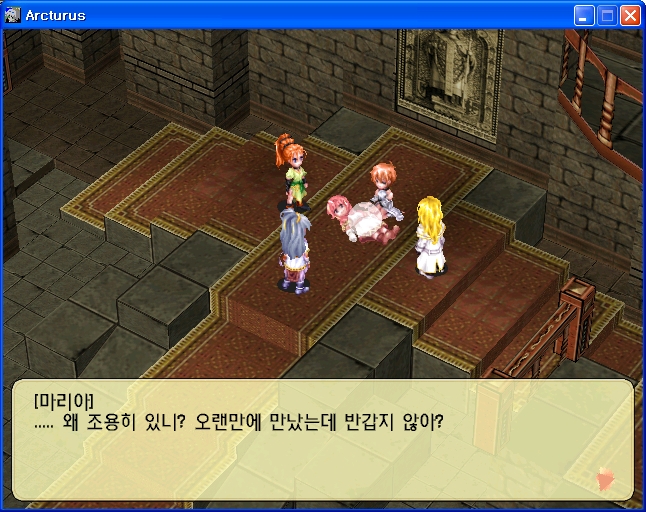The height and width of the screenshot is (512, 646).
Task: Click Maria's dialogue box to continue
Action: 322,440
